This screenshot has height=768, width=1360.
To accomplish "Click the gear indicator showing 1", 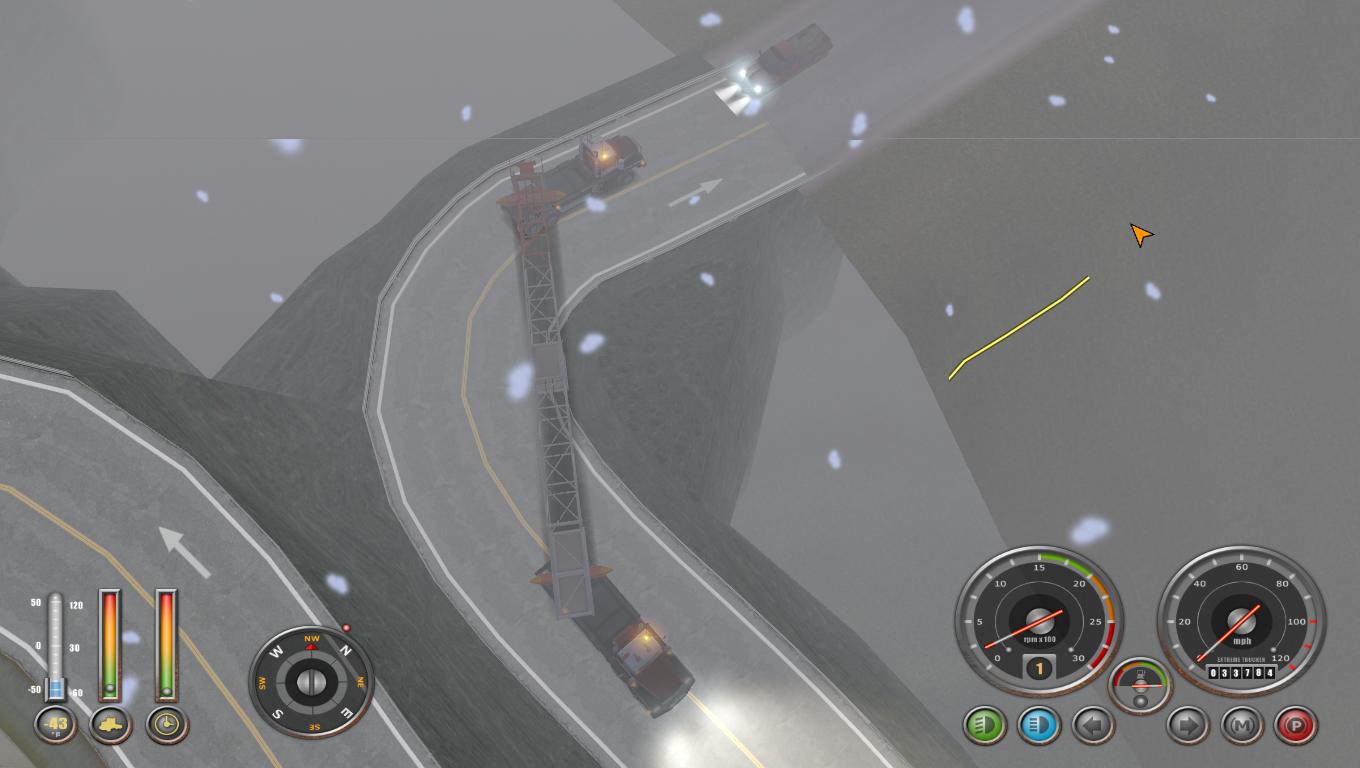I will (1039, 668).
